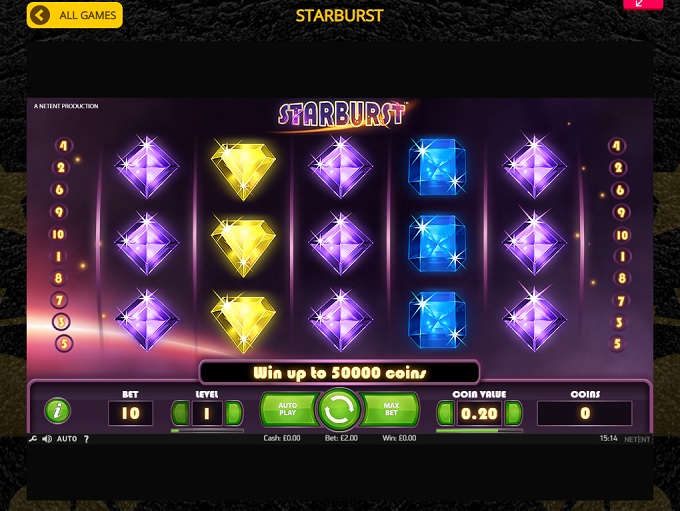The height and width of the screenshot is (511, 680).
Task: Raise the coin value
Action: (513, 412)
